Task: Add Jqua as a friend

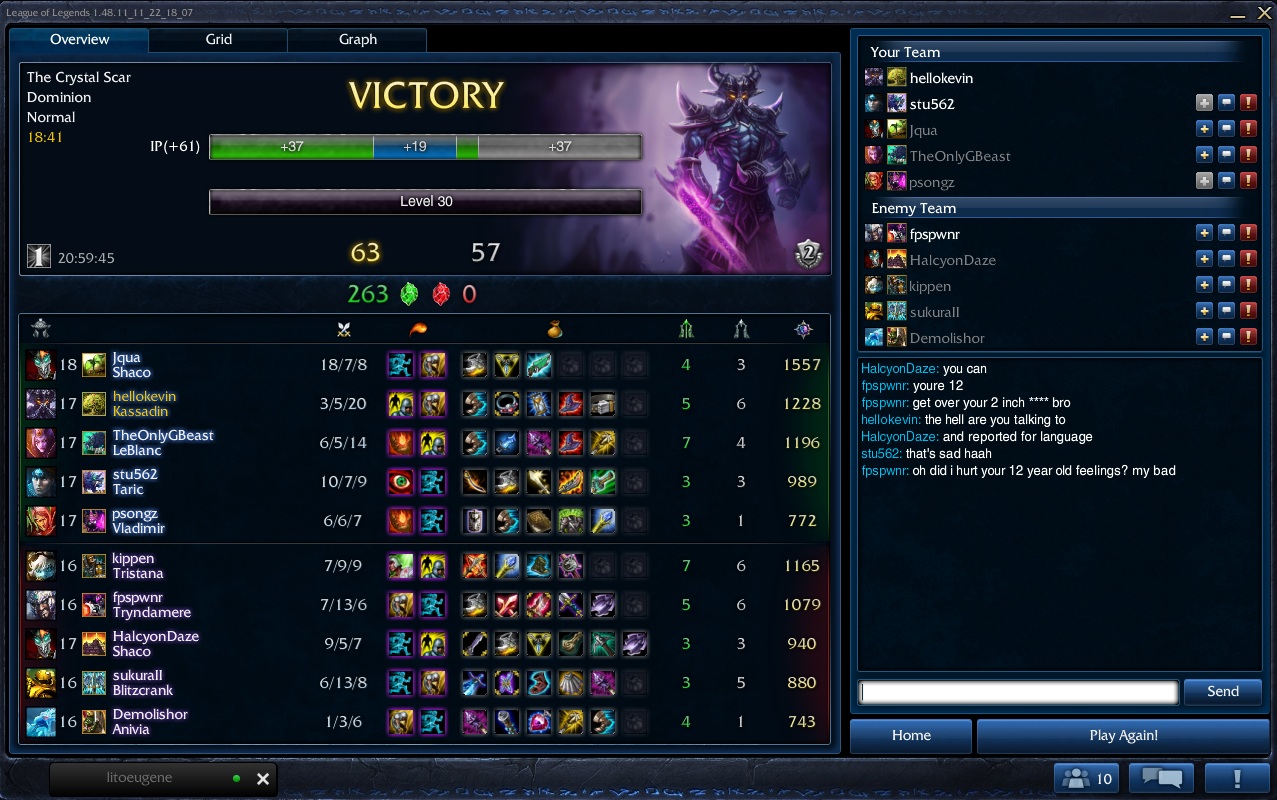Action: point(1204,130)
